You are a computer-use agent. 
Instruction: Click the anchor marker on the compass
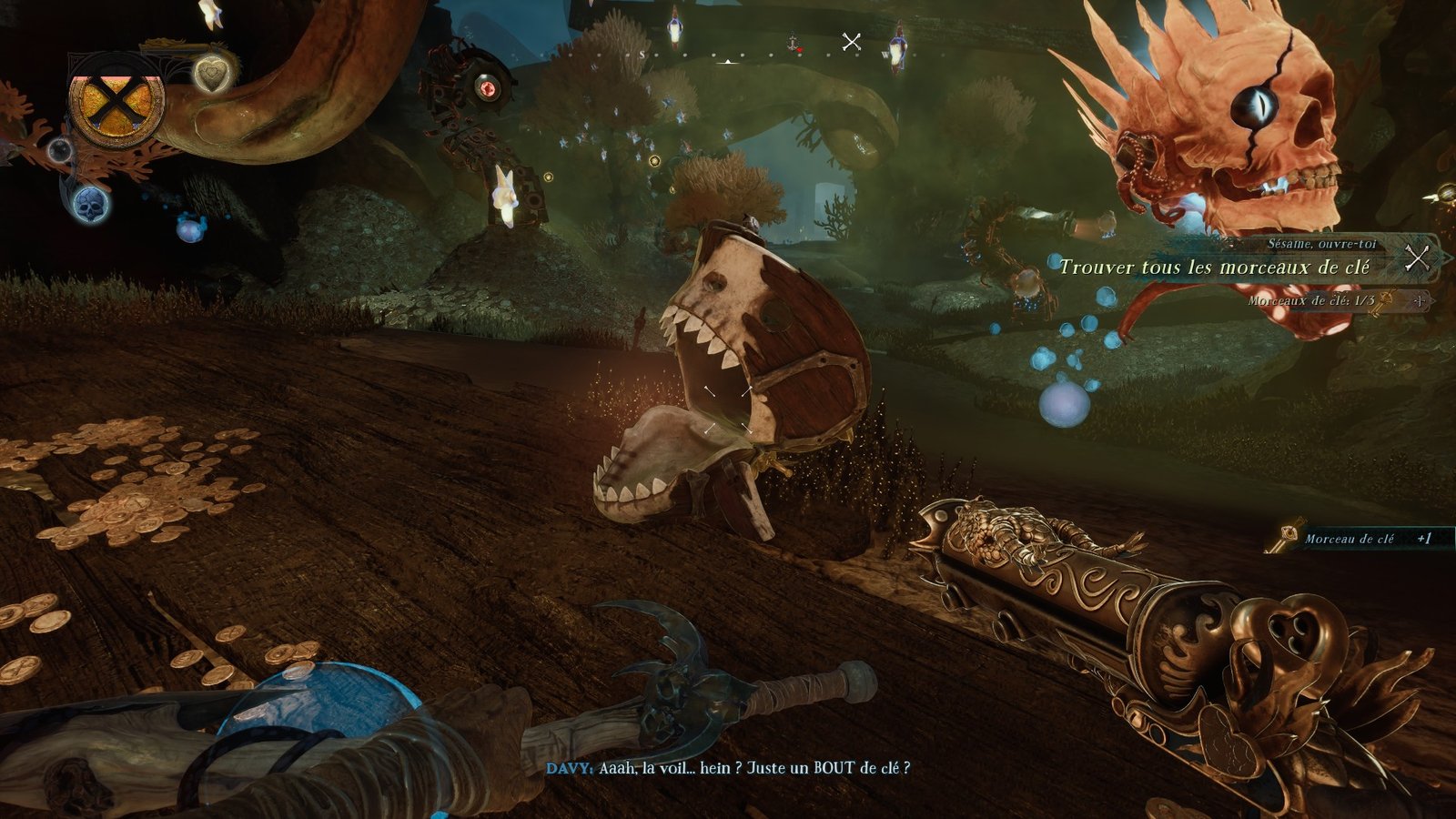793,42
